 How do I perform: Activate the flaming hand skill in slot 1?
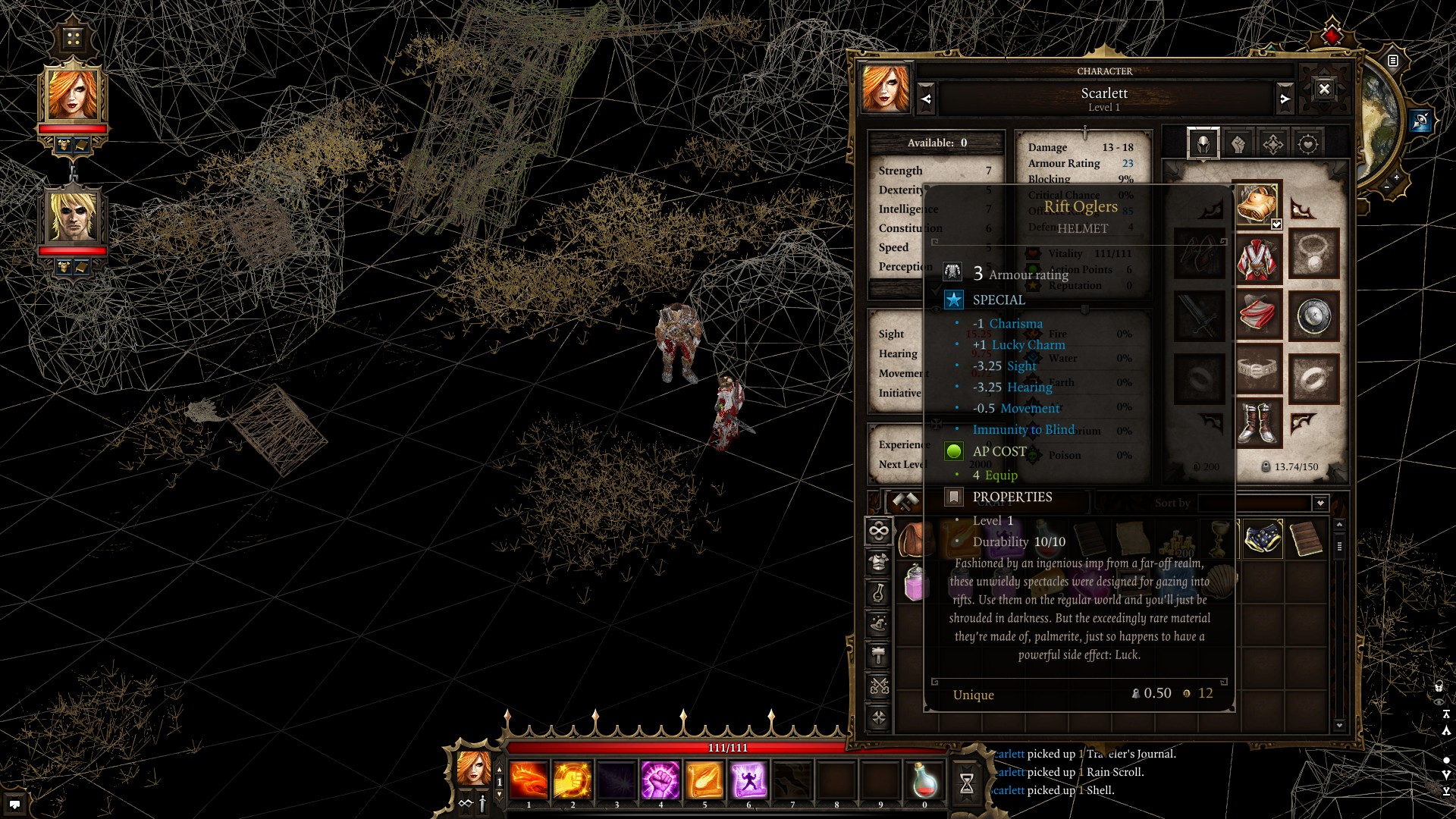tap(529, 780)
